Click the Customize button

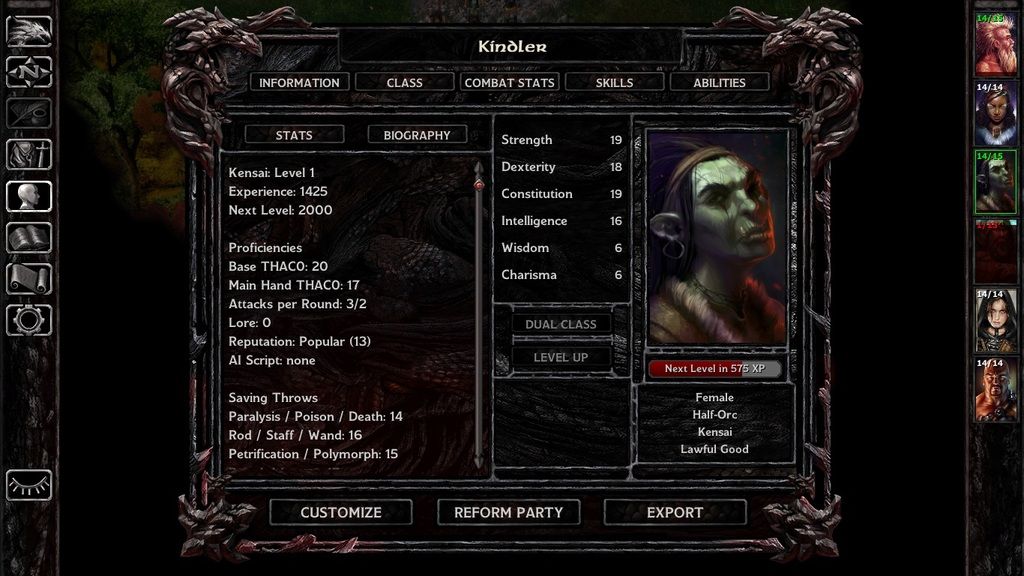(x=341, y=512)
